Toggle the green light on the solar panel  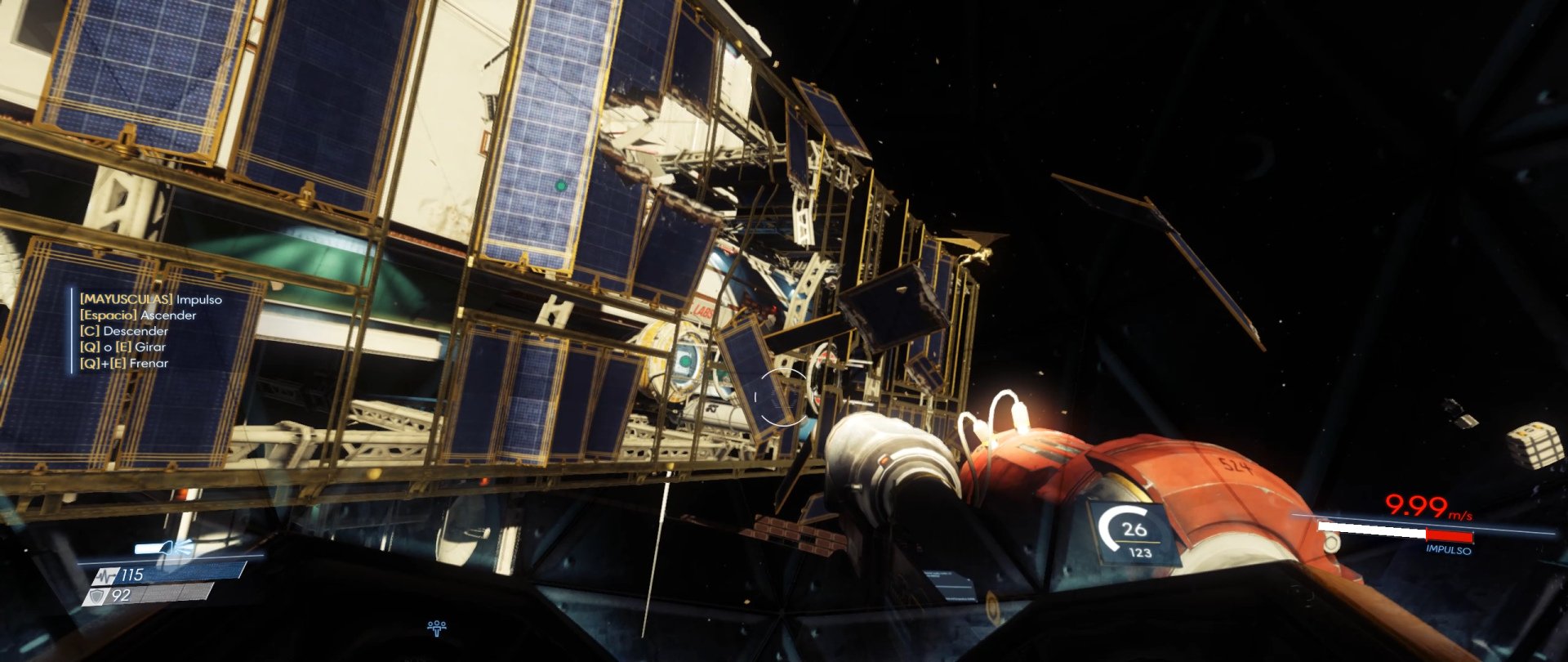pos(560,186)
